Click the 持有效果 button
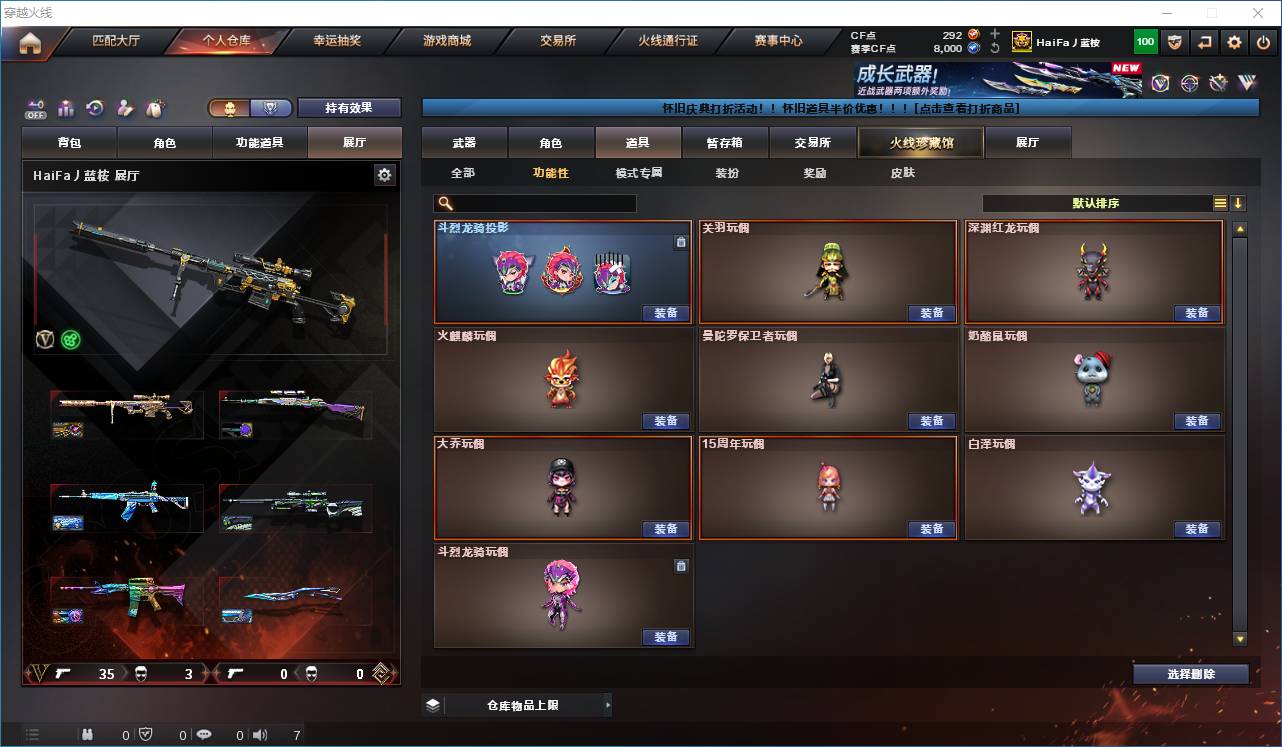This screenshot has width=1282, height=747. tap(348, 107)
